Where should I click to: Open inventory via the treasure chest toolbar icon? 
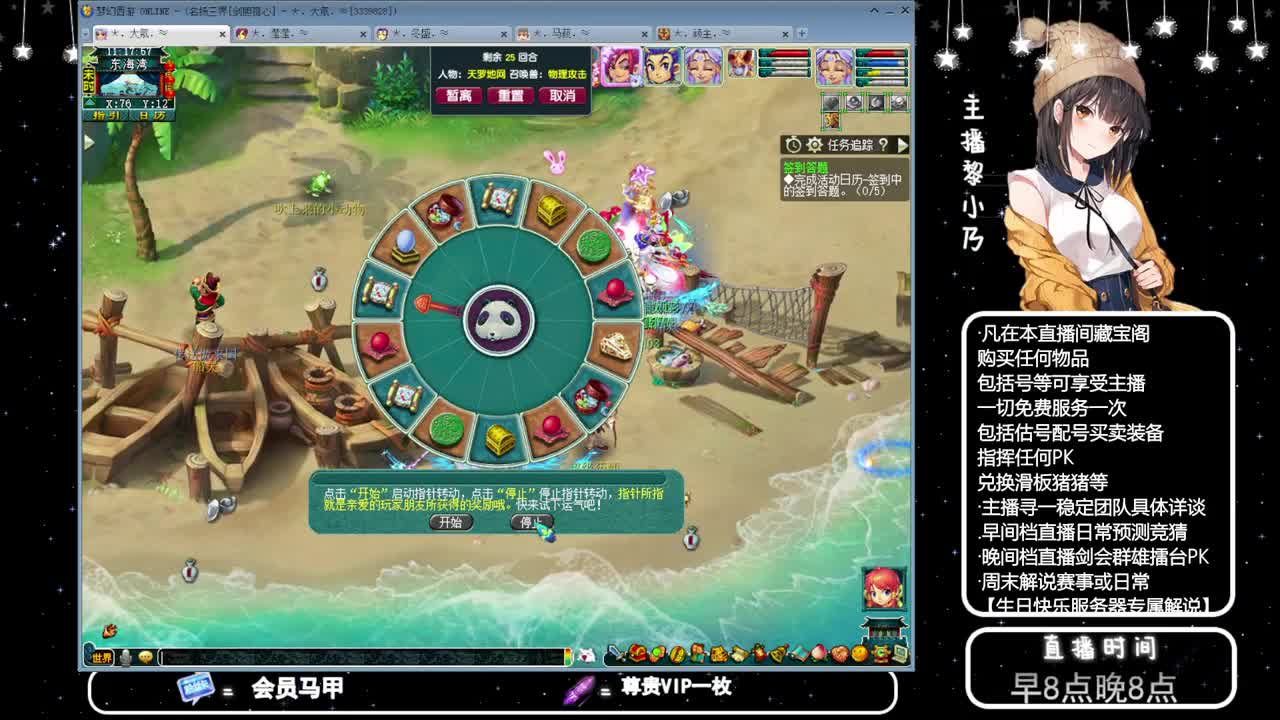(636, 655)
